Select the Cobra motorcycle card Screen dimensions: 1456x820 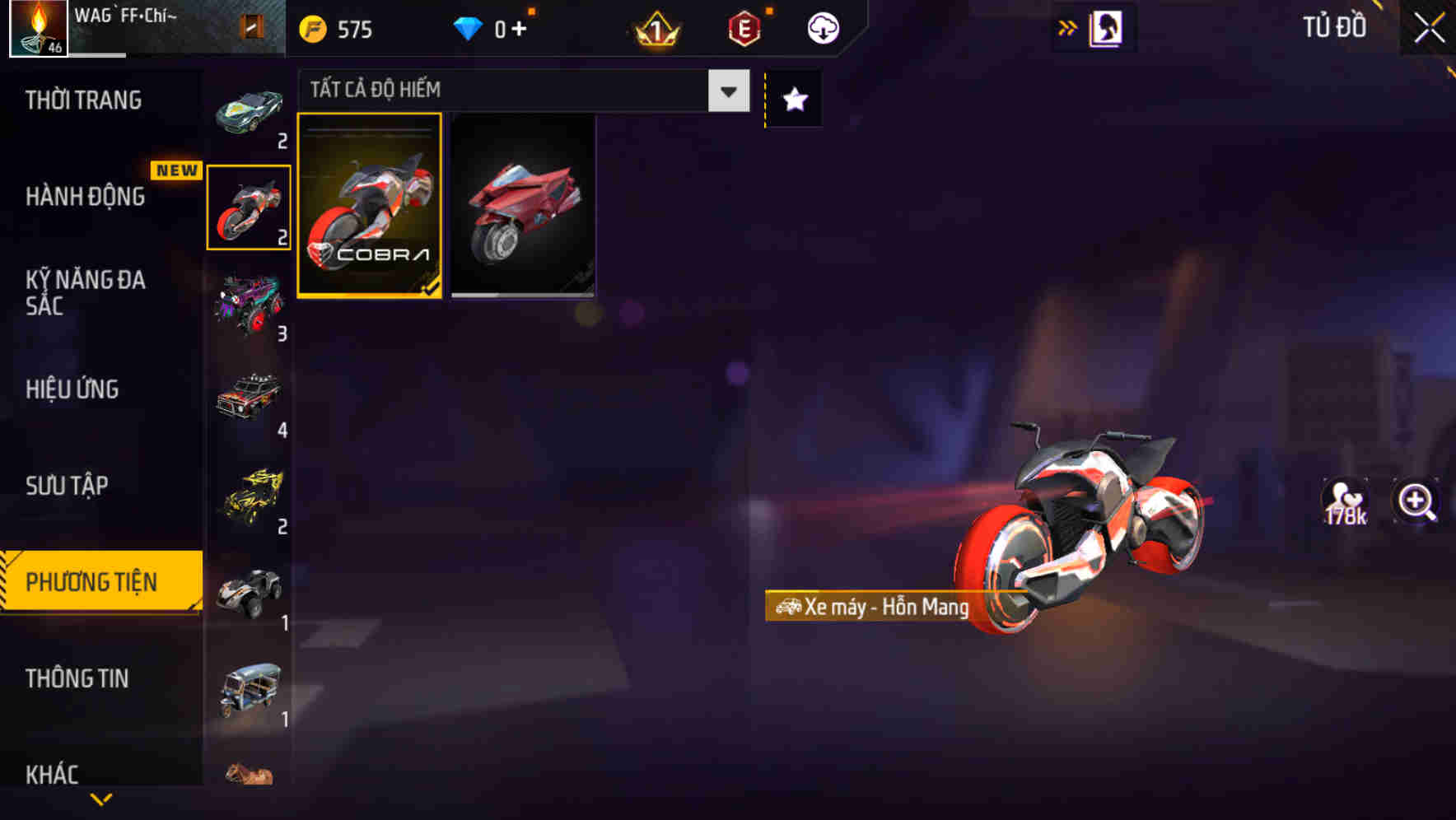[370, 208]
